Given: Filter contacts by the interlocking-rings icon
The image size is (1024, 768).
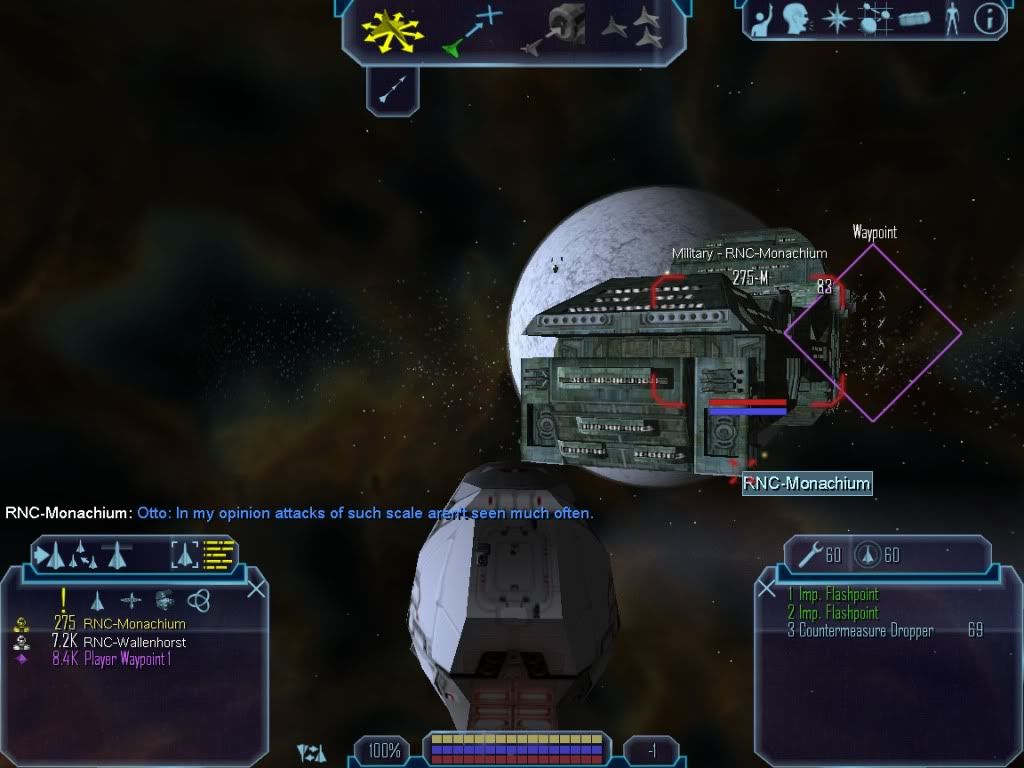Looking at the screenshot, I should coord(198,600).
